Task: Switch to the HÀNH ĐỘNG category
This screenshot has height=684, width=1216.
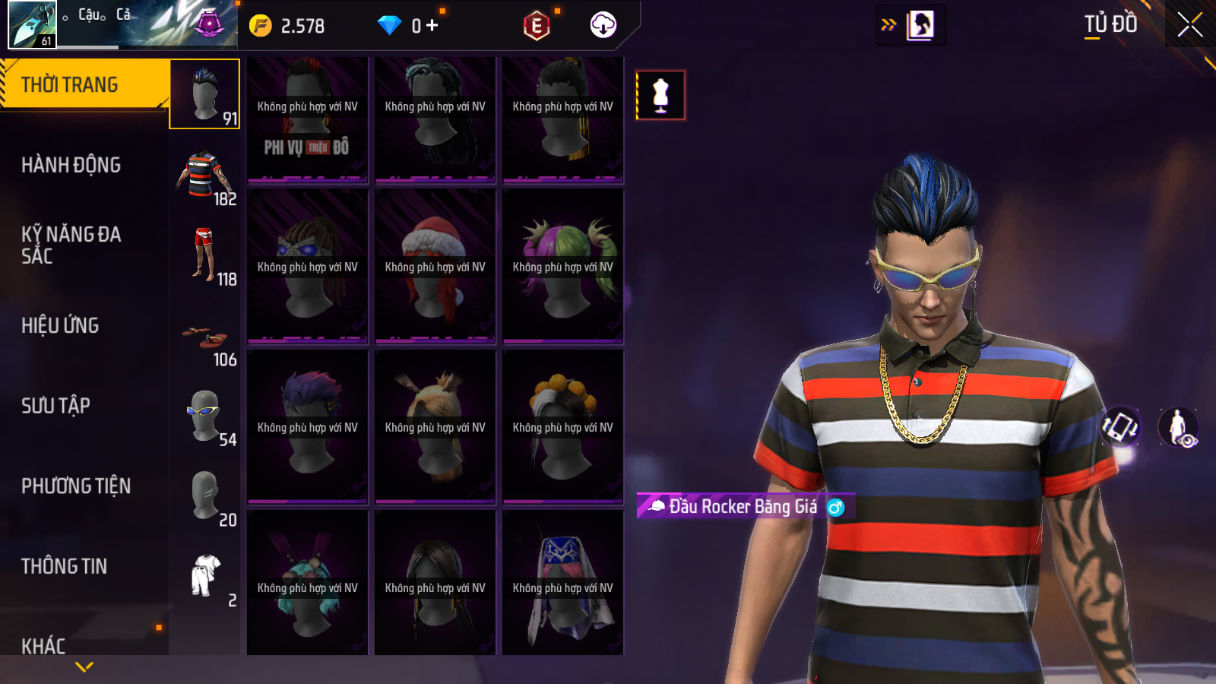Action: tap(71, 165)
